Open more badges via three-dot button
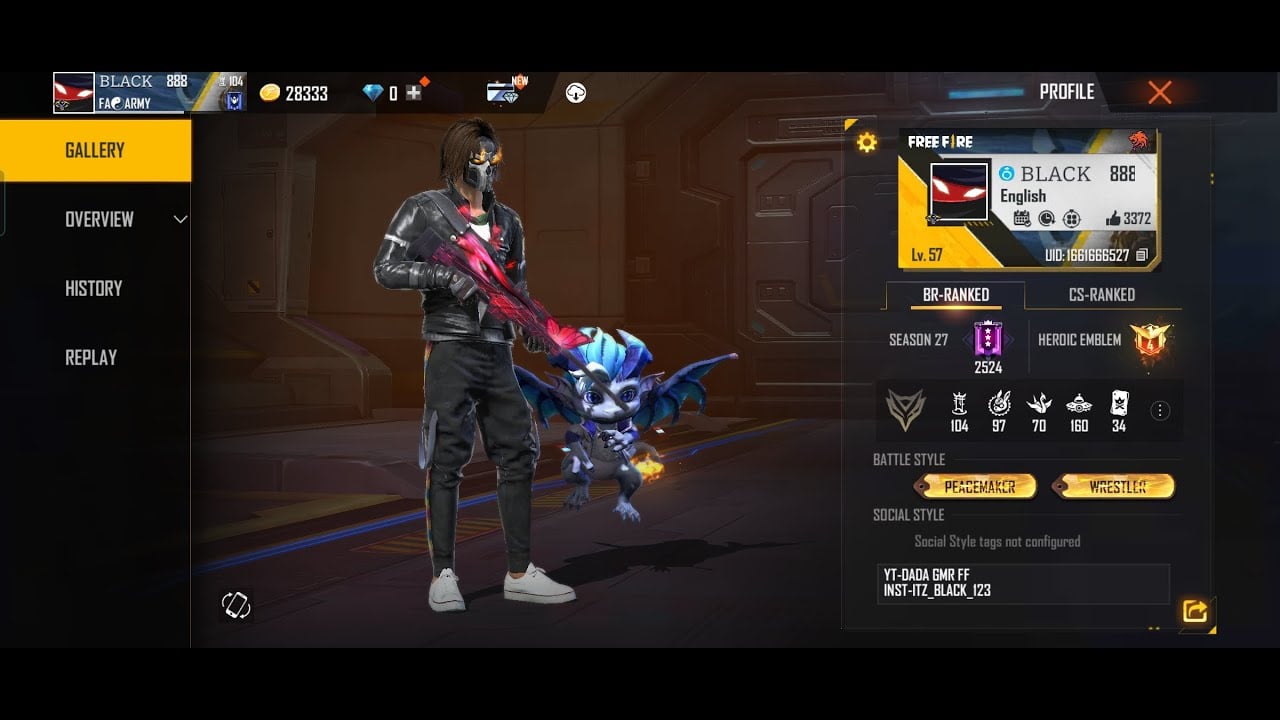 point(1158,410)
